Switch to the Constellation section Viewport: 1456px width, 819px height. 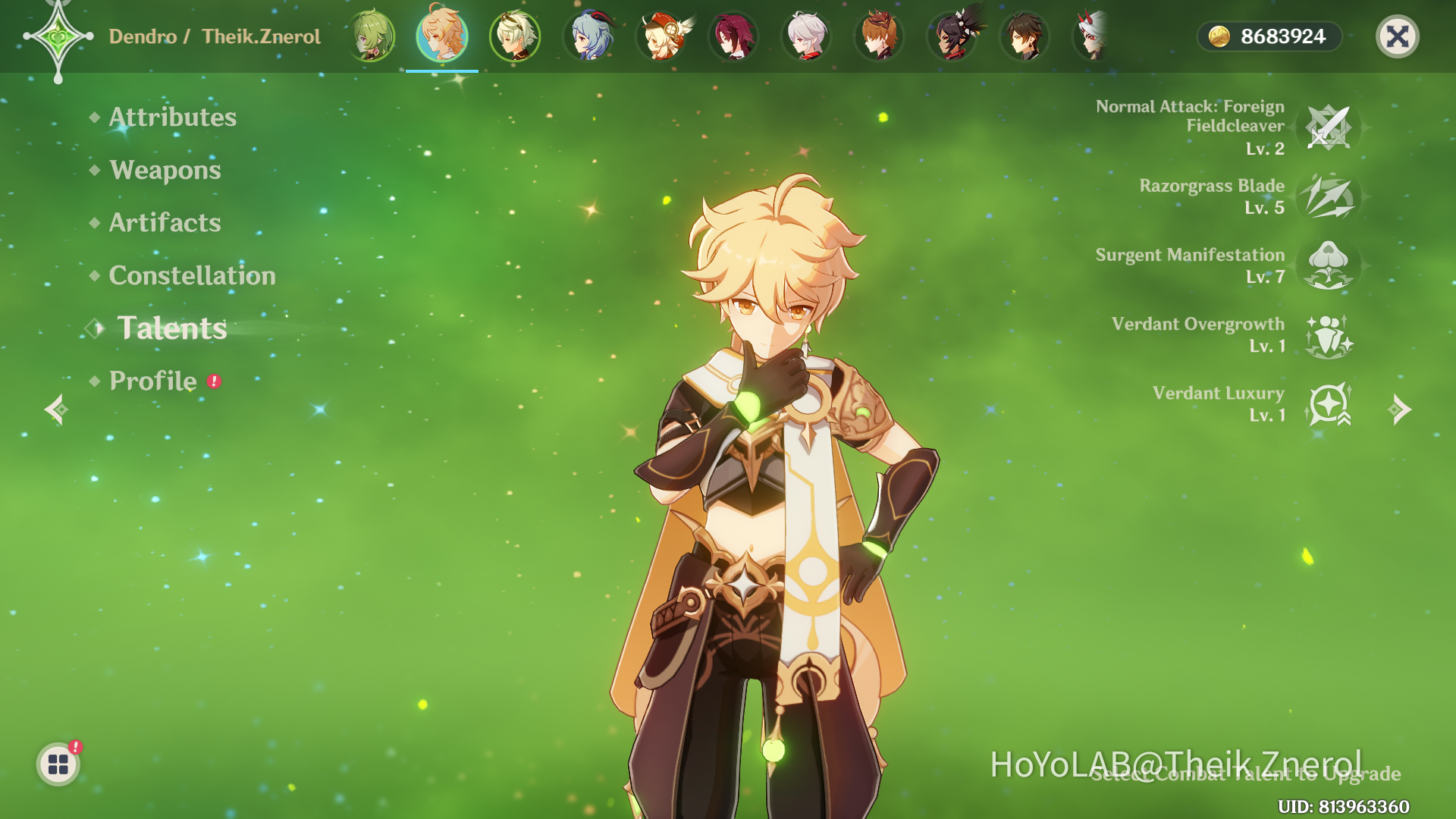pos(192,276)
